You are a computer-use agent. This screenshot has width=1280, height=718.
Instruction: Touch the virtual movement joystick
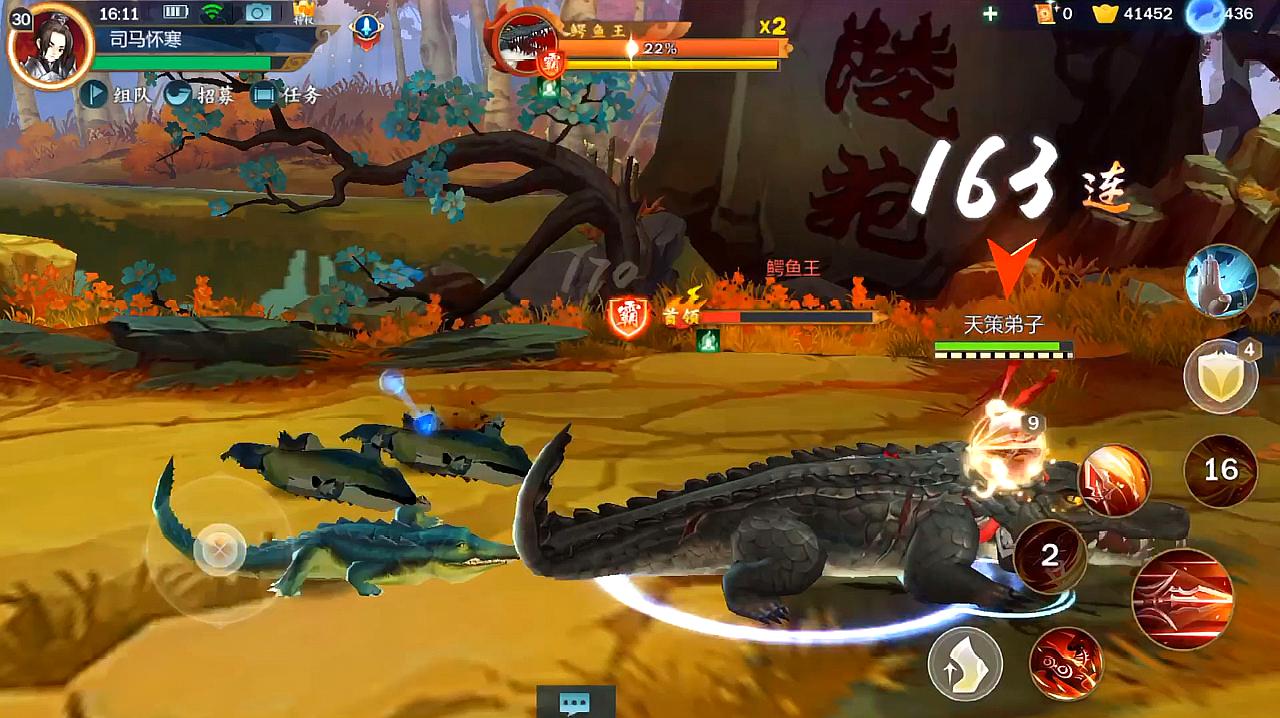pyautogui.click(x=218, y=548)
